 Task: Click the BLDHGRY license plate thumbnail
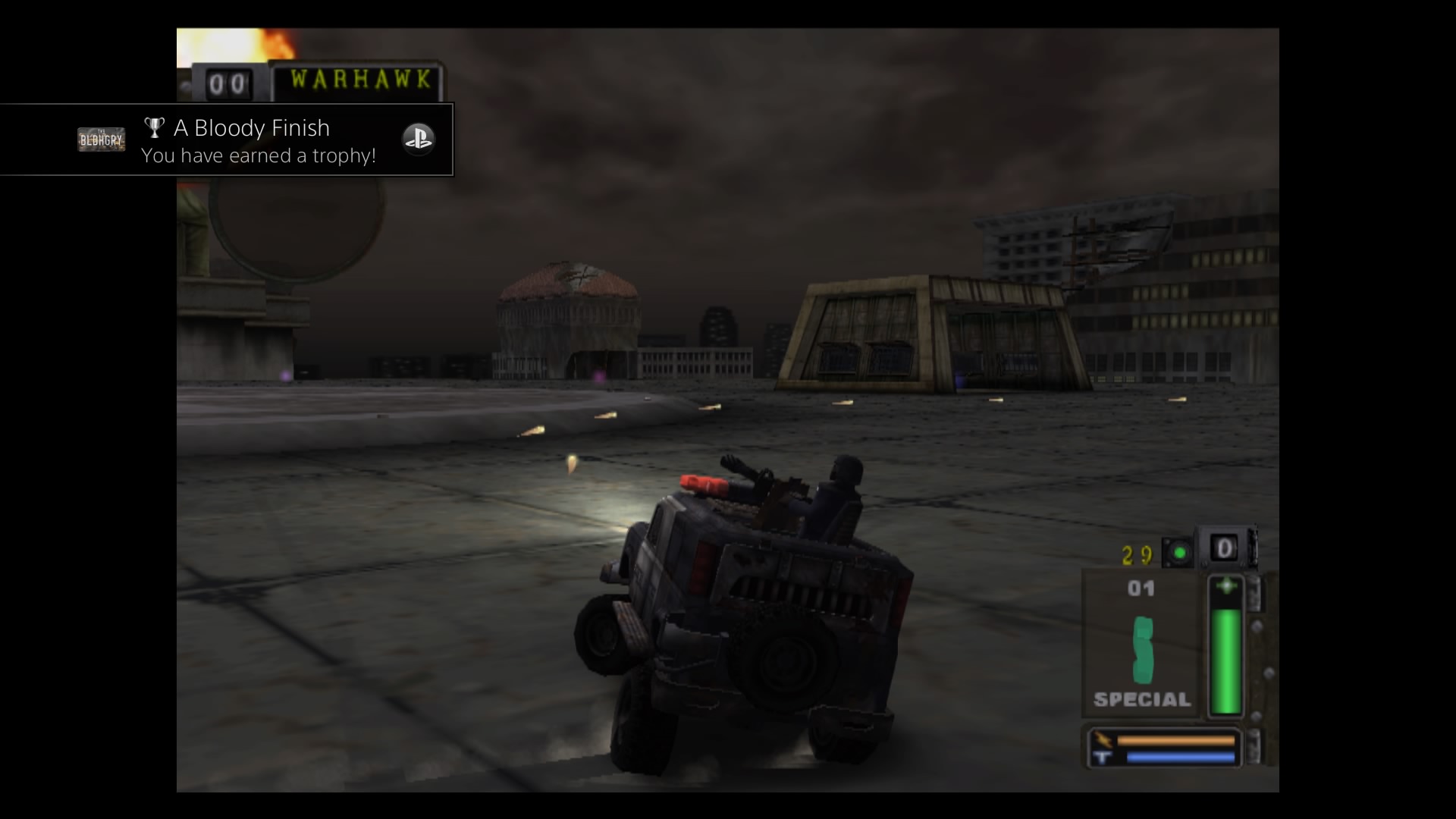102,139
